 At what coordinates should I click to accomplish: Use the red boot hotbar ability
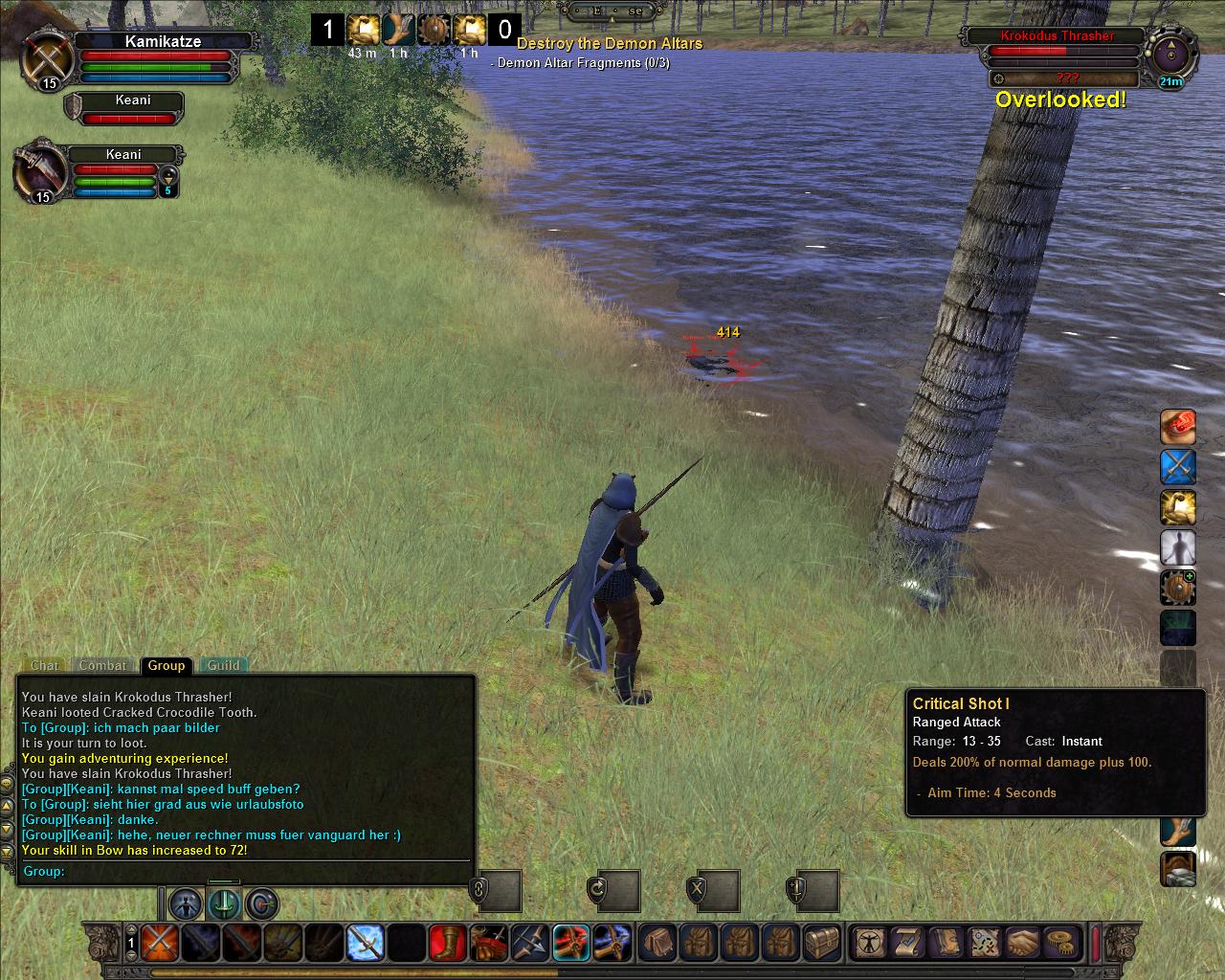pyautogui.click(x=448, y=943)
